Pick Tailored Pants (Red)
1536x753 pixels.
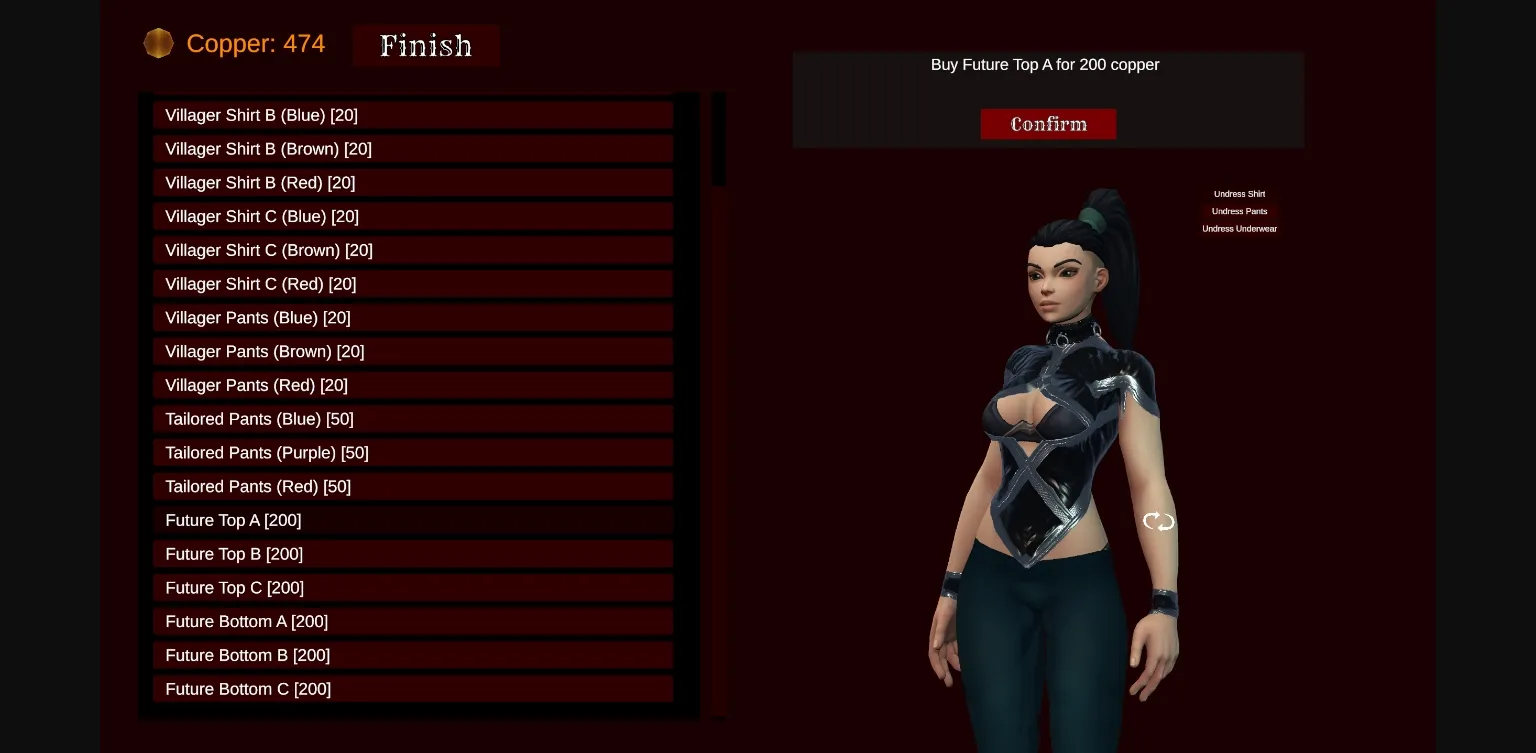413,487
